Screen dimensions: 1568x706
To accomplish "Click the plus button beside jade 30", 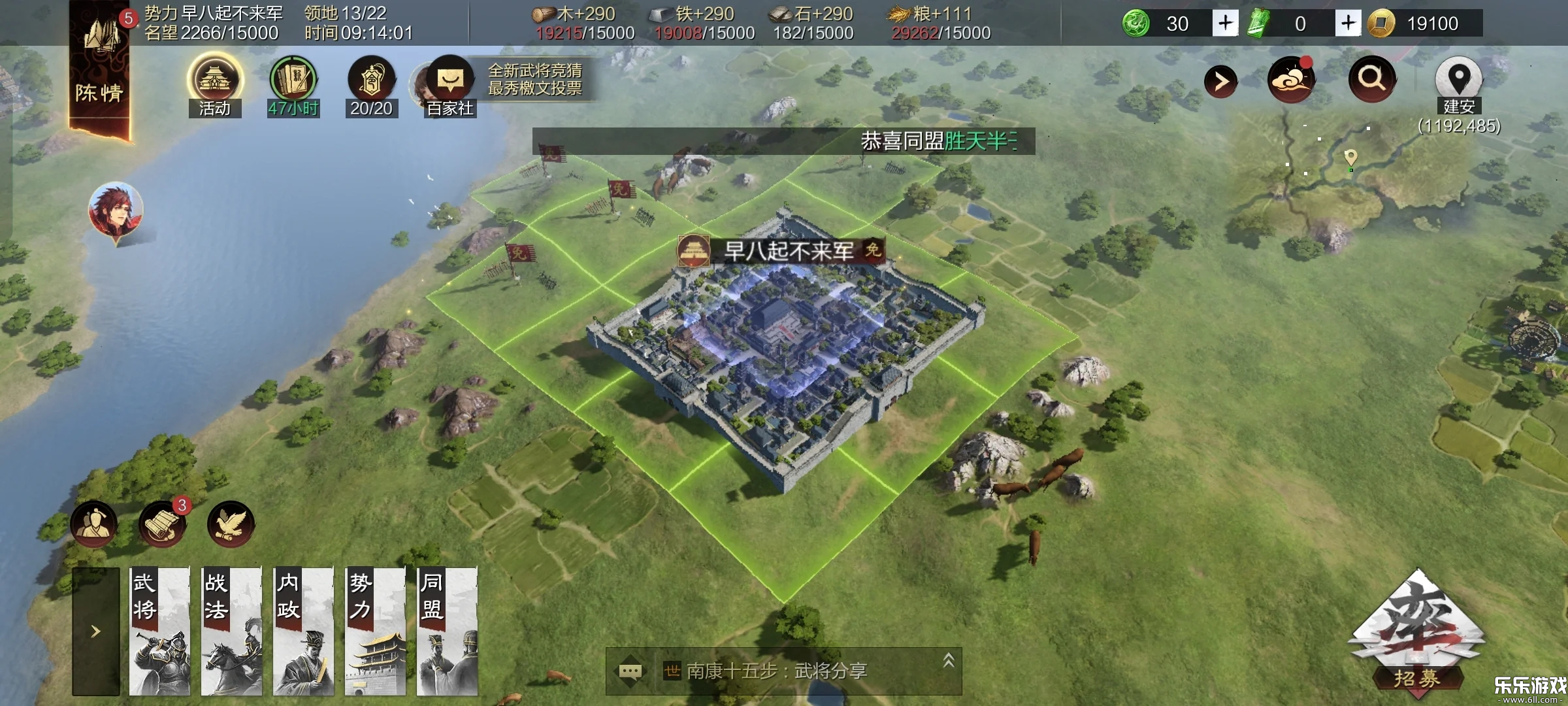I will [1225, 24].
